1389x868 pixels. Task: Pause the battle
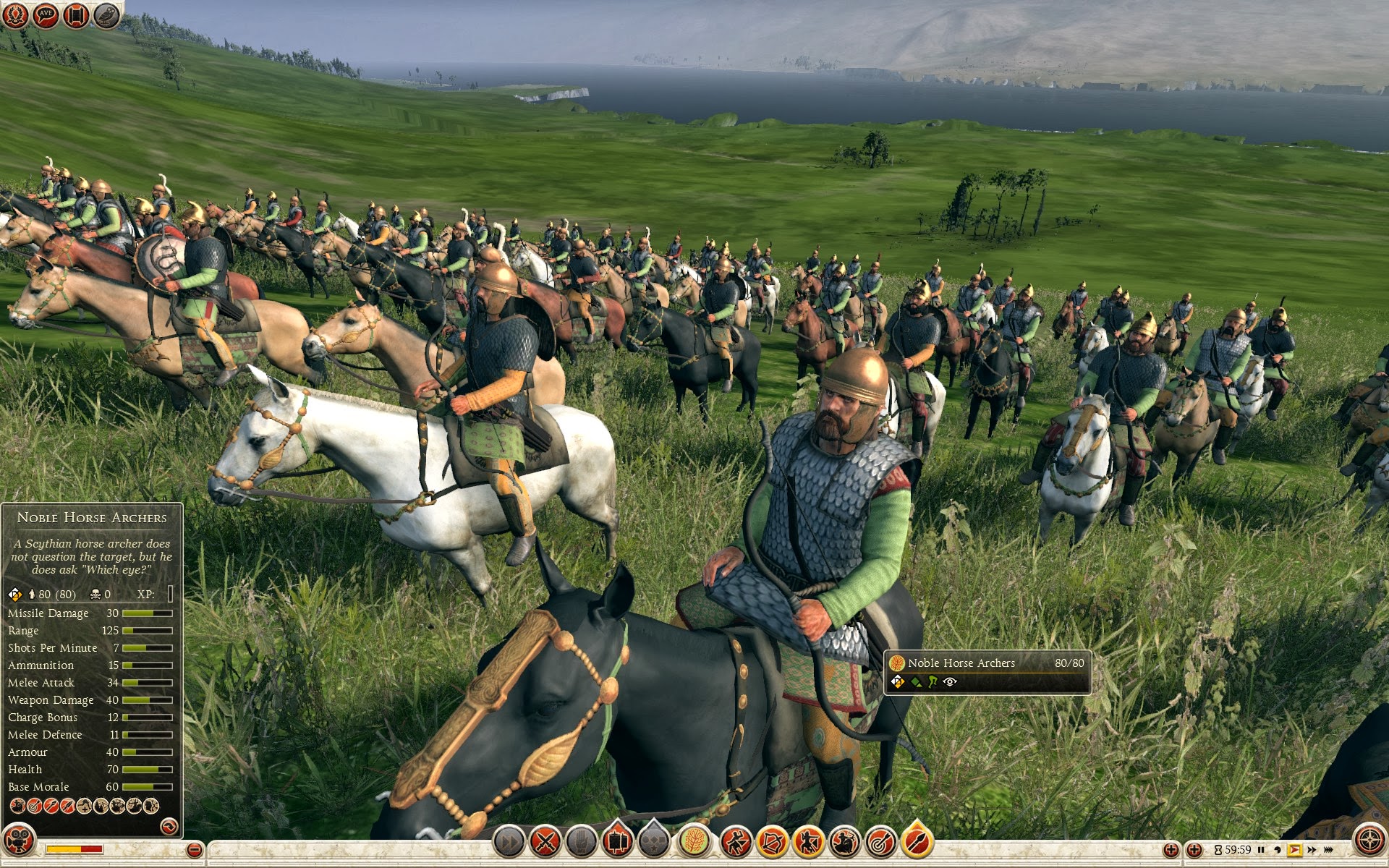(x=1261, y=850)
